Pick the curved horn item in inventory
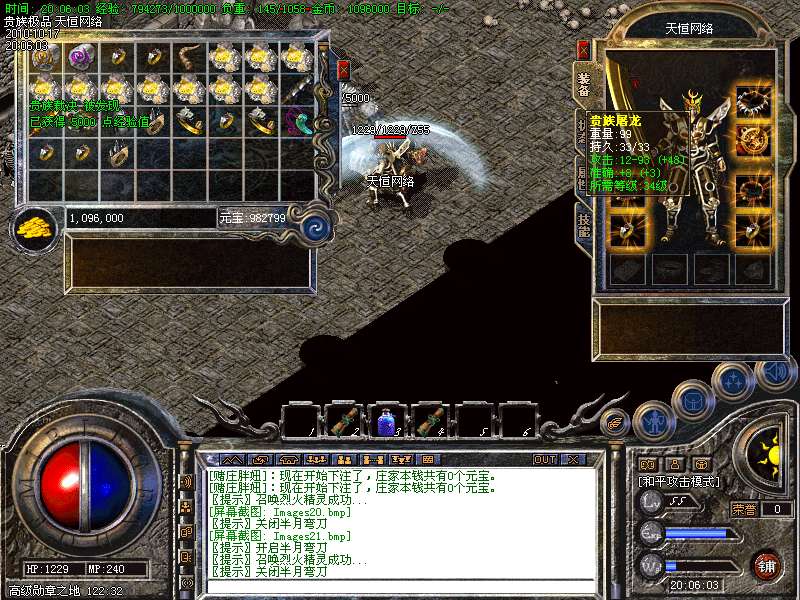This screenshot has width=800, height=600. click(x=189, y=57)
